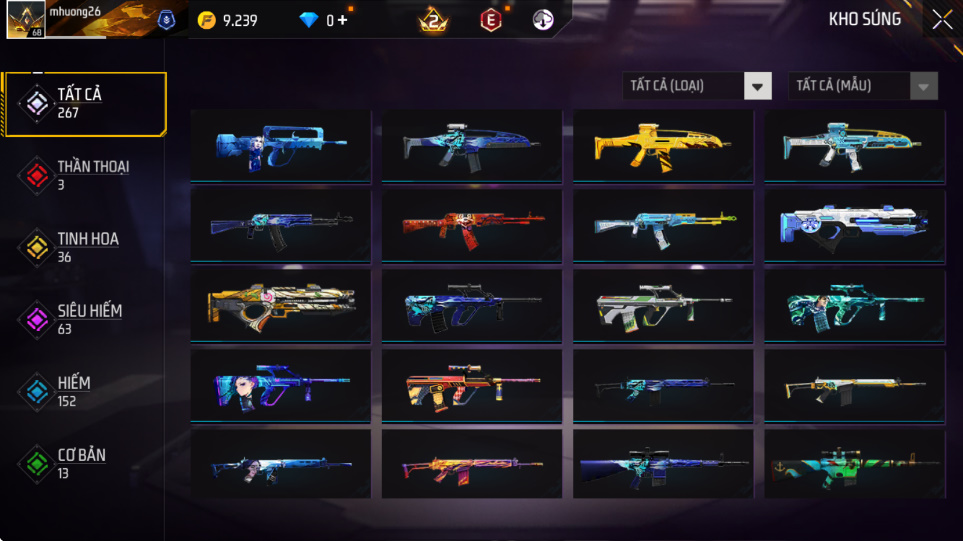Open the Tất Cả (Loại) type dropdown
The height and width of the screenshot is (541, 963).
(x=697, y=86)
